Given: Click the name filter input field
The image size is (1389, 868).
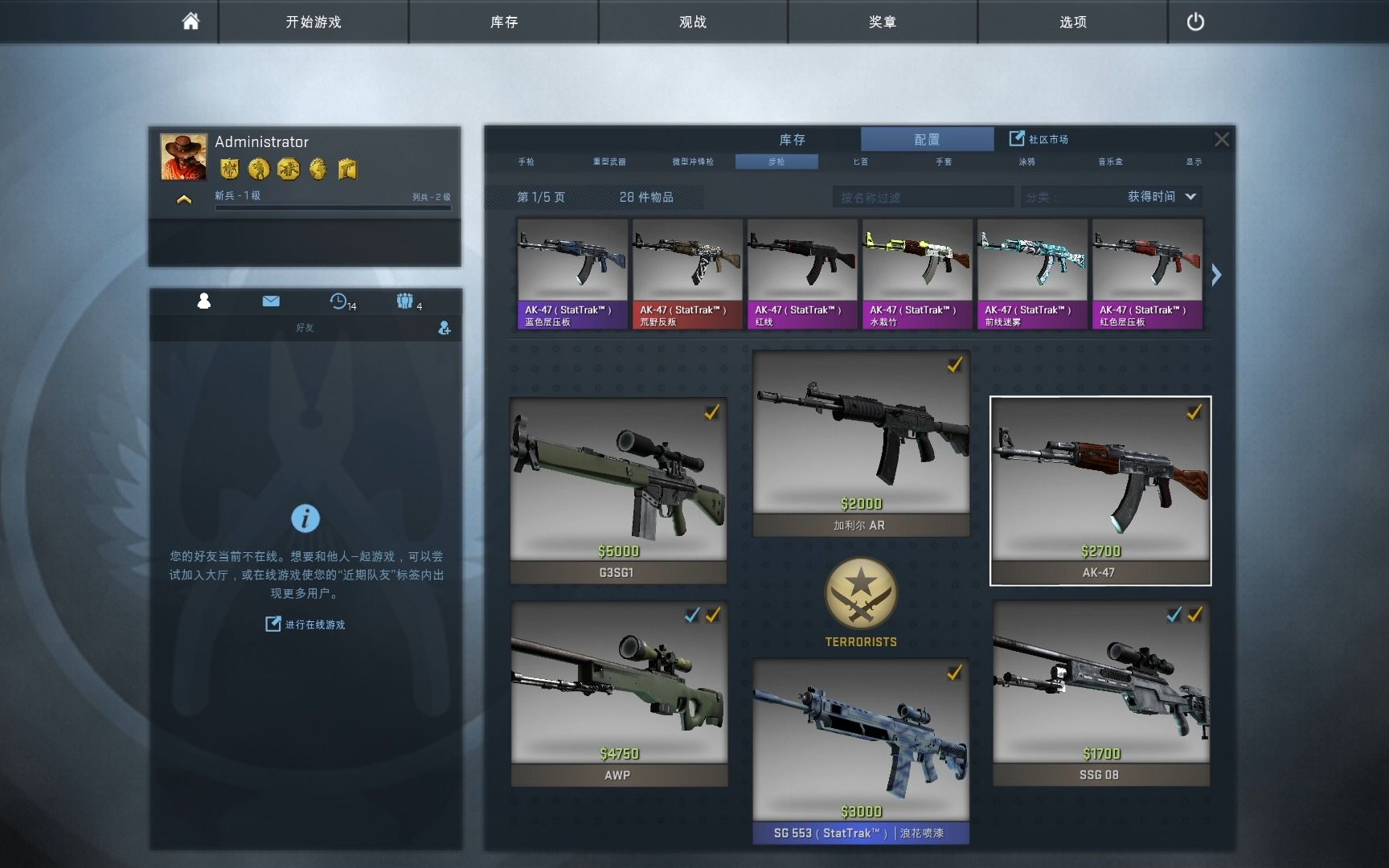Looking at the screenshot, I should (923, 197).
